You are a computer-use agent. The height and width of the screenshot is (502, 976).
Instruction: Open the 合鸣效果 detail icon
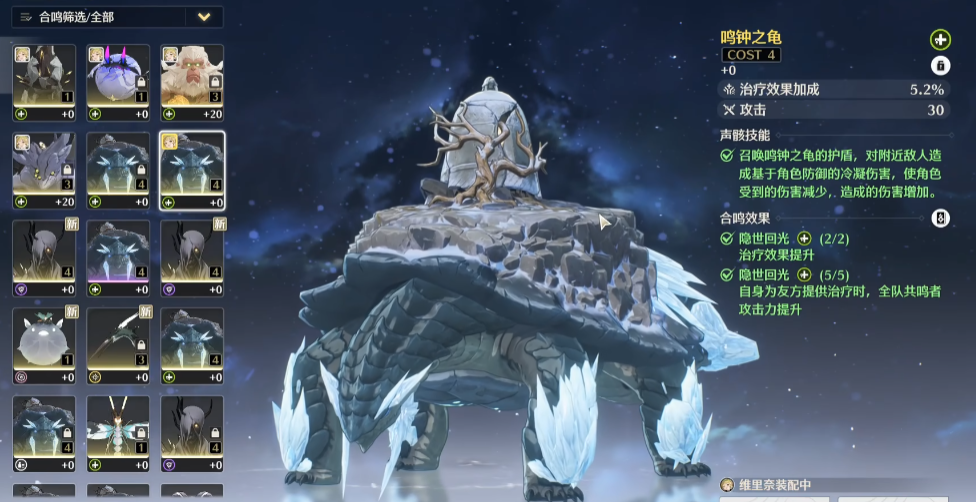coord(940,218)
